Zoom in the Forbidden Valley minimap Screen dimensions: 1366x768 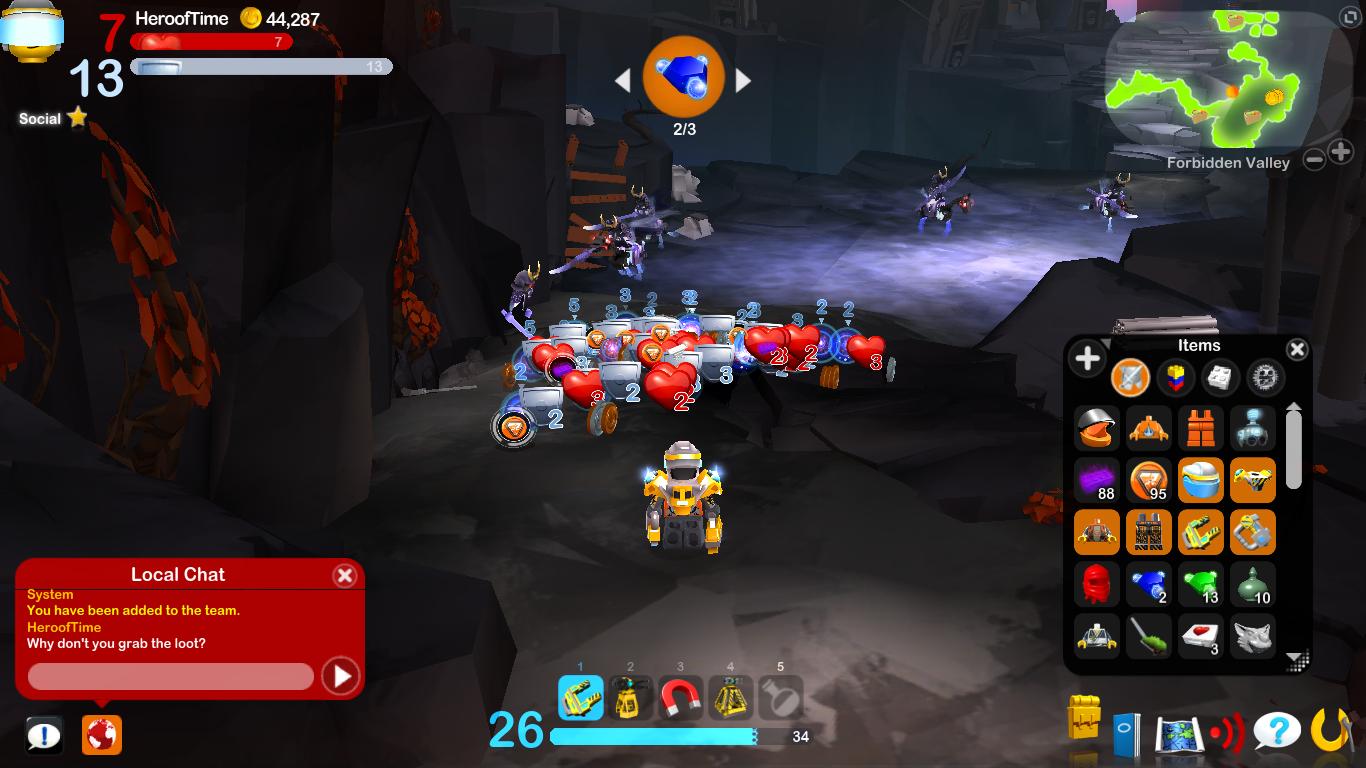coord(1341,153)
